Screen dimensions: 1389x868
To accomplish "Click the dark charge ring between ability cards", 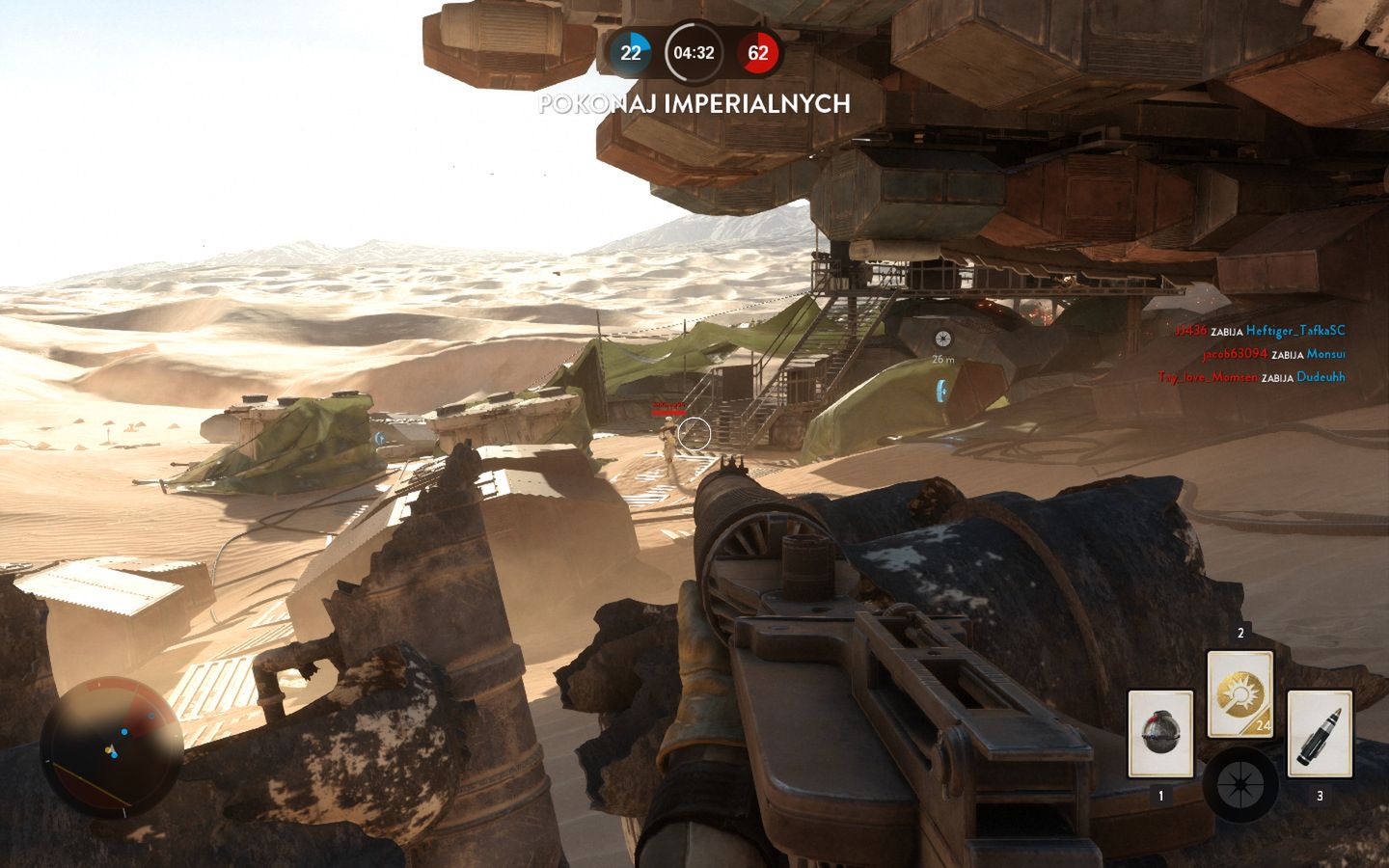I will click(1239, 783).
